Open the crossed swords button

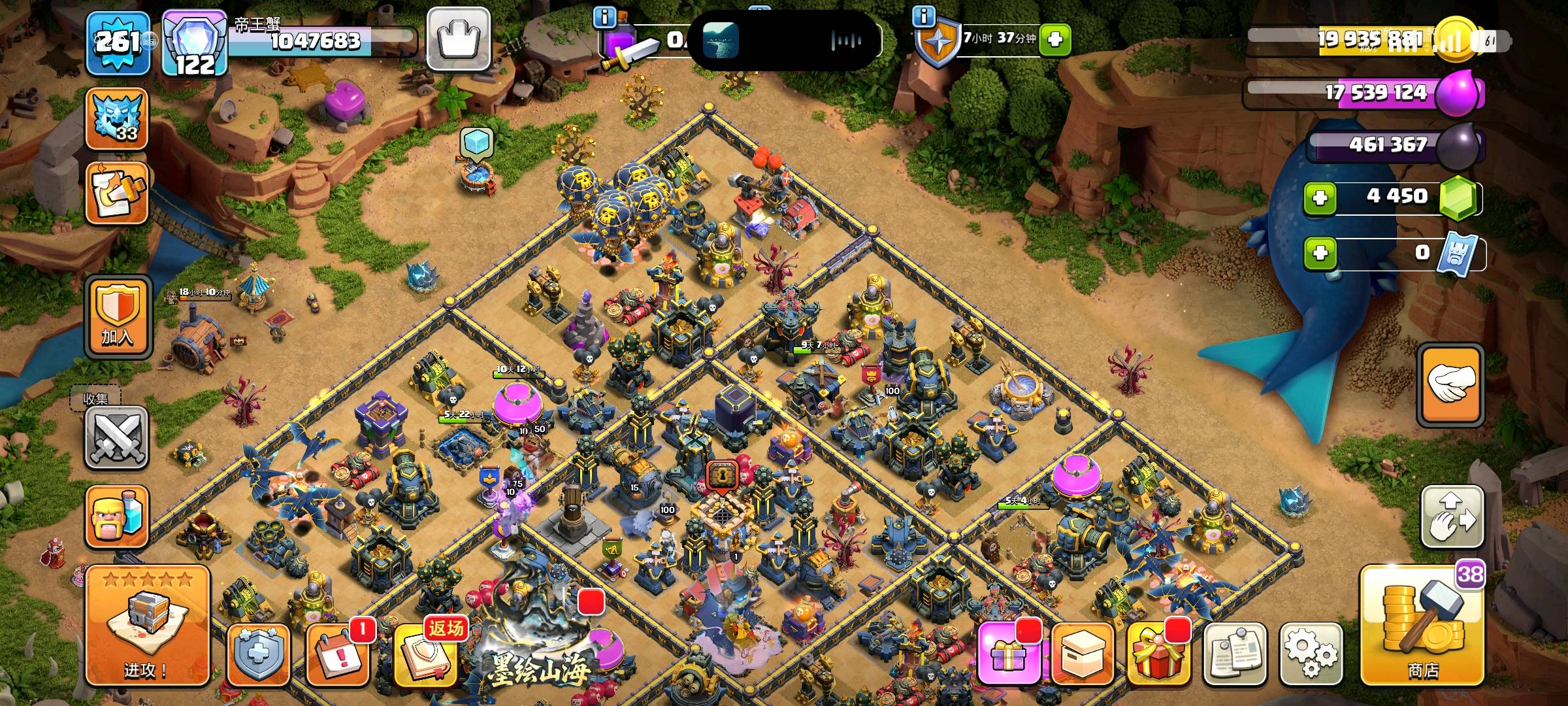click(x=116, y=437)
